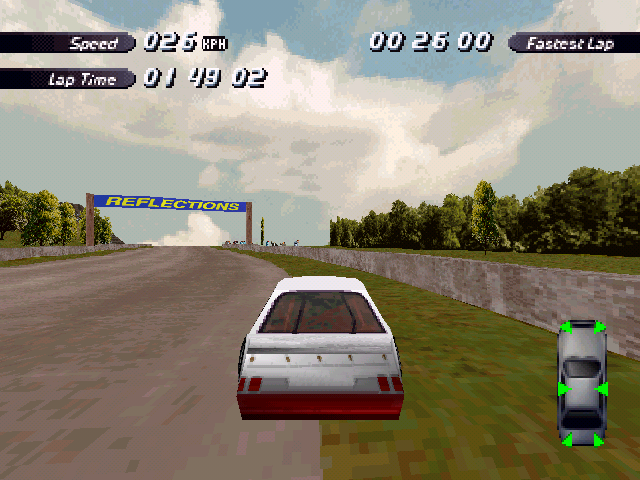The width and height of the screenshot is (640, 480).
Task: Click the car damage indicator icon
Action: (x=580, y=384)
